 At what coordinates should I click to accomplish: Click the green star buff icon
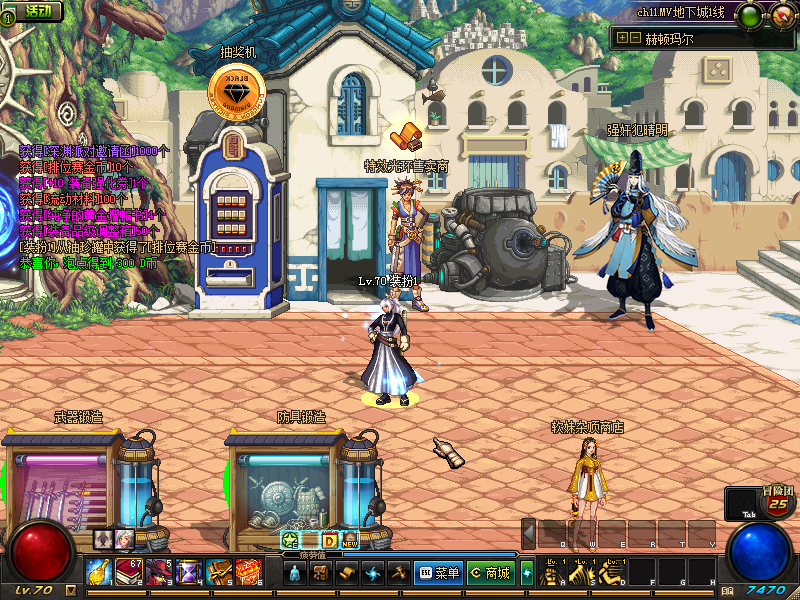point(290,540)
